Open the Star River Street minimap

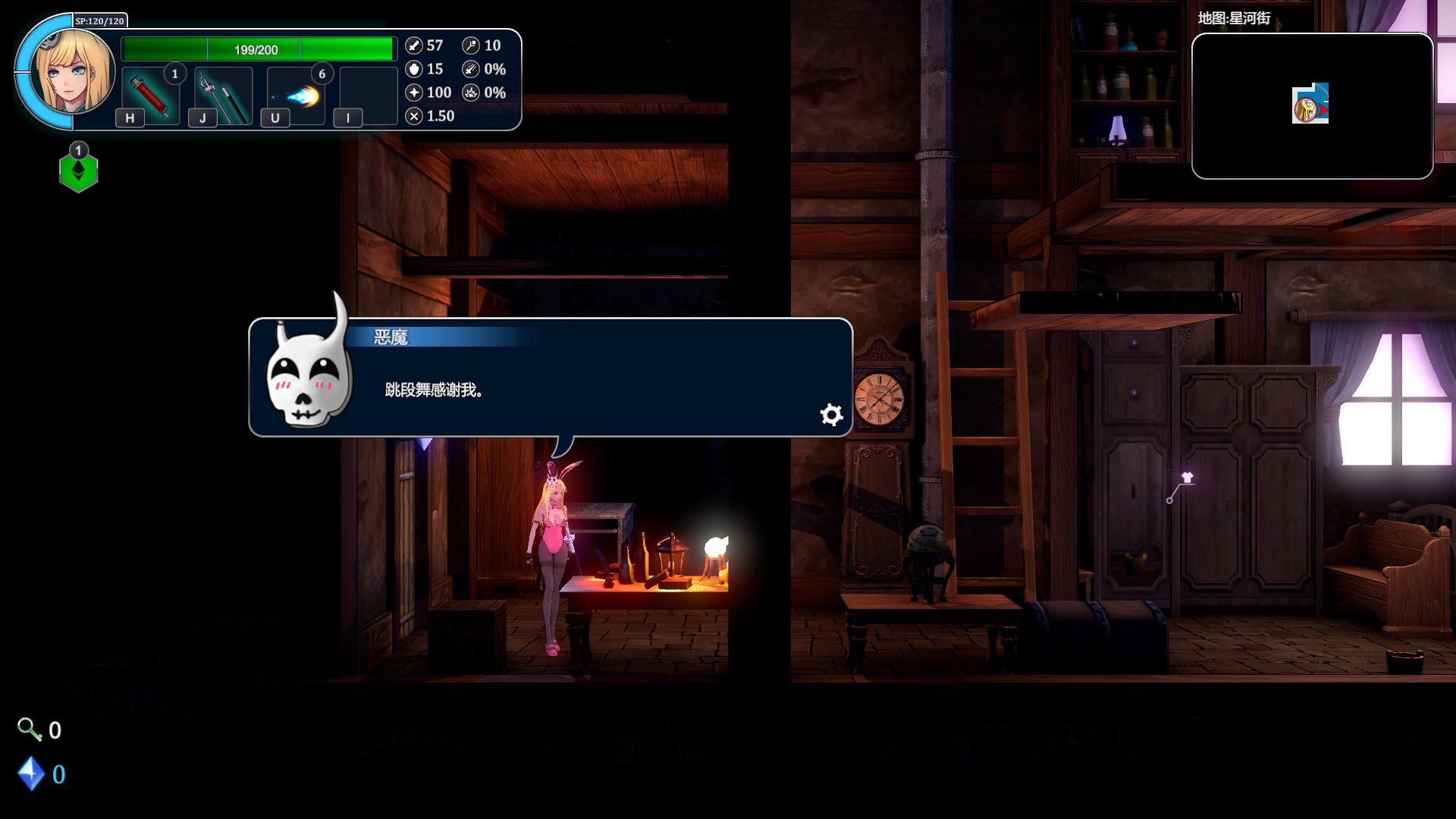[1312, 106]
